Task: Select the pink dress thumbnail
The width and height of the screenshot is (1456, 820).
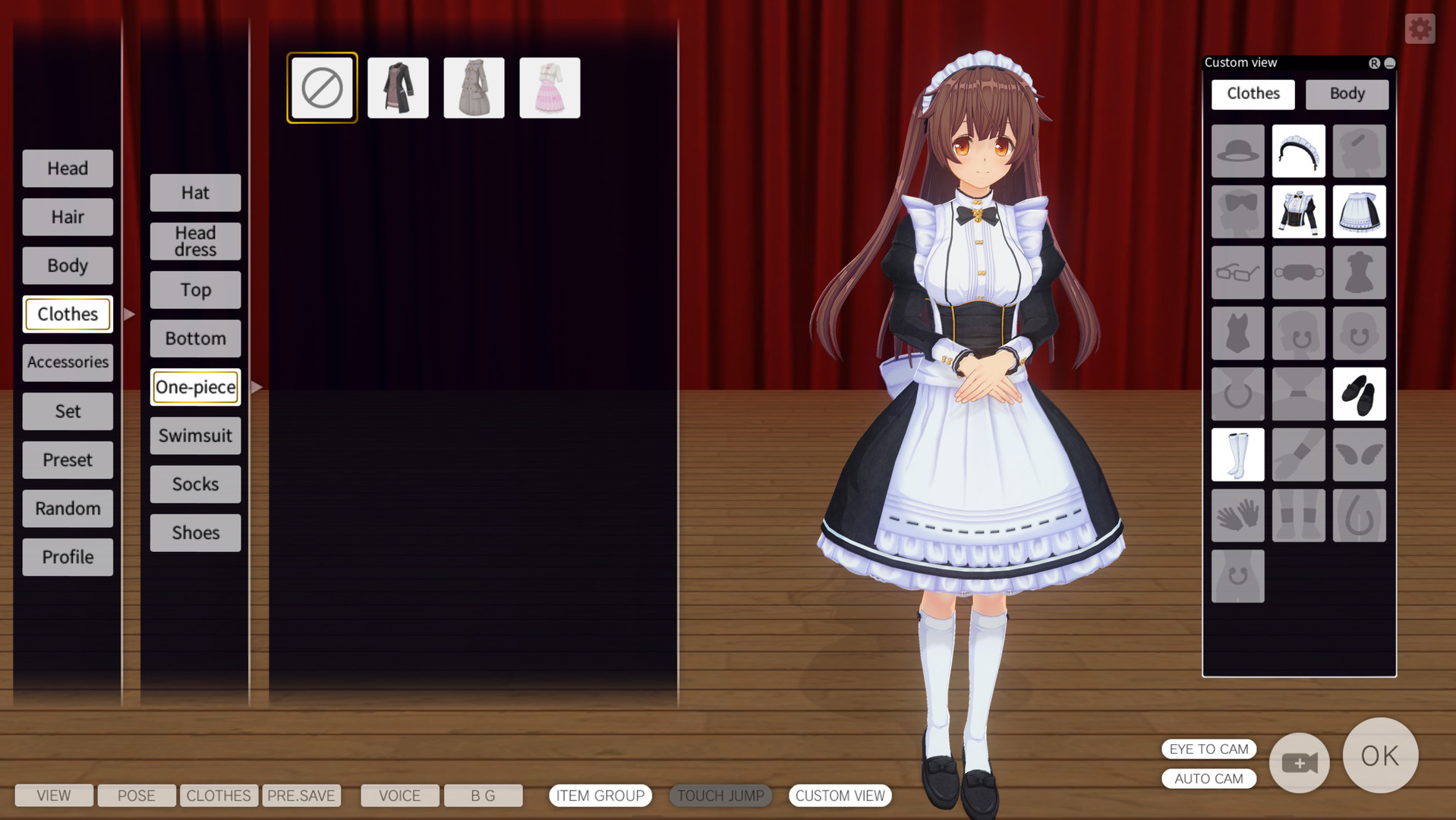Action: click(x=549, y=87)
